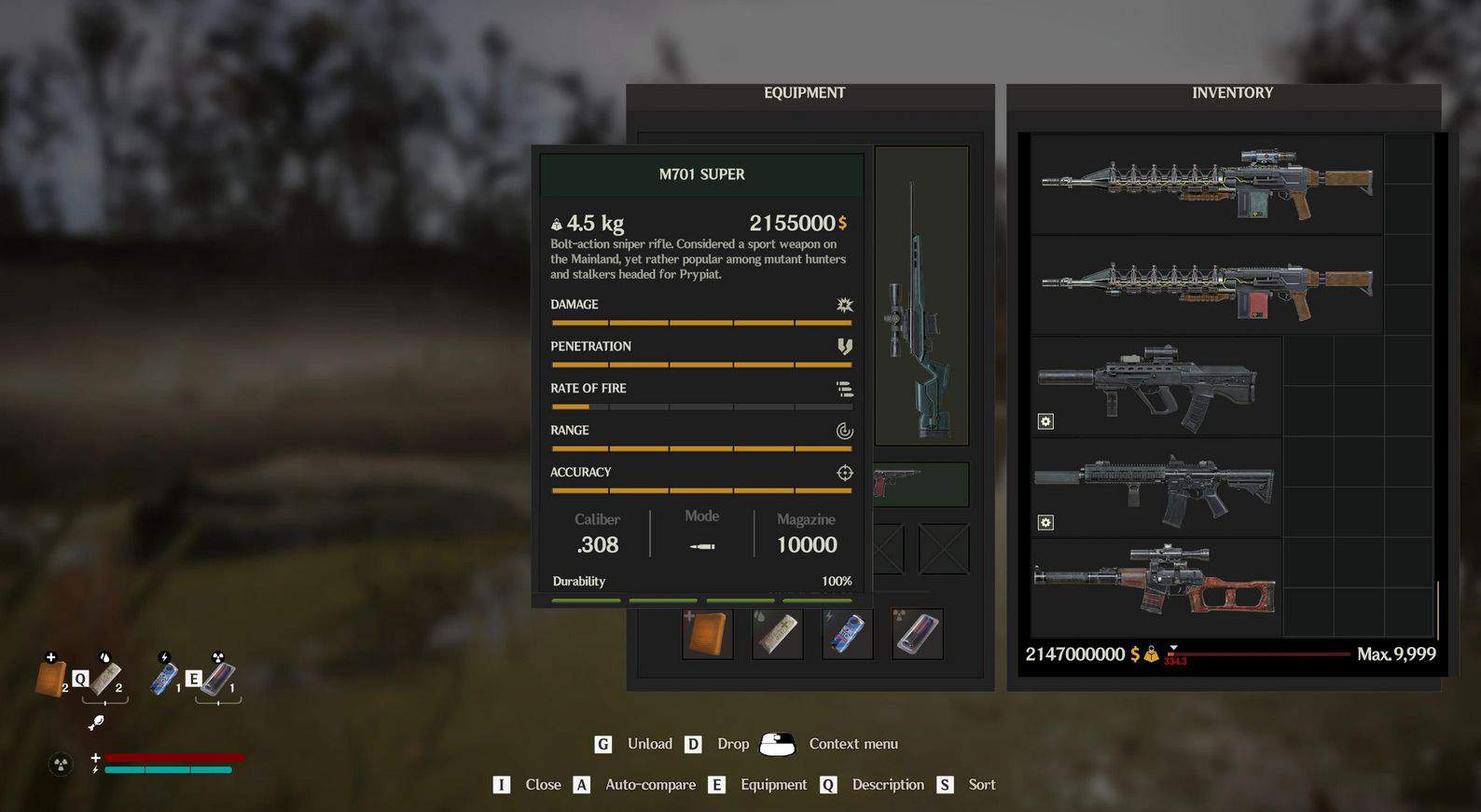Click the equipped M701 Super rifle slot
Screen dimensions: 1481x812
921,296
